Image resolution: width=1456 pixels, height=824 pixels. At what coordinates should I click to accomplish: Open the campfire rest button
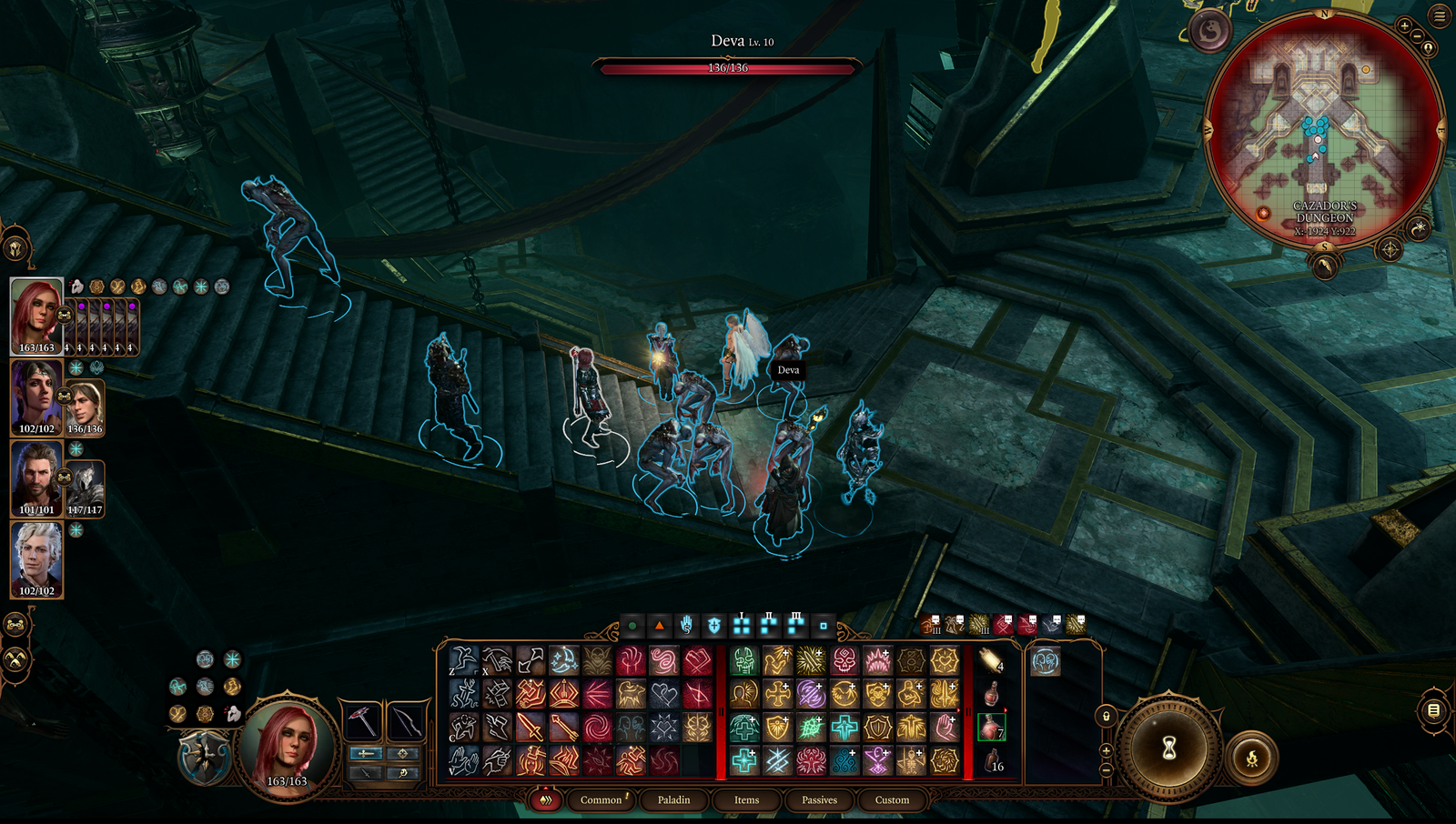[1252, 758]
